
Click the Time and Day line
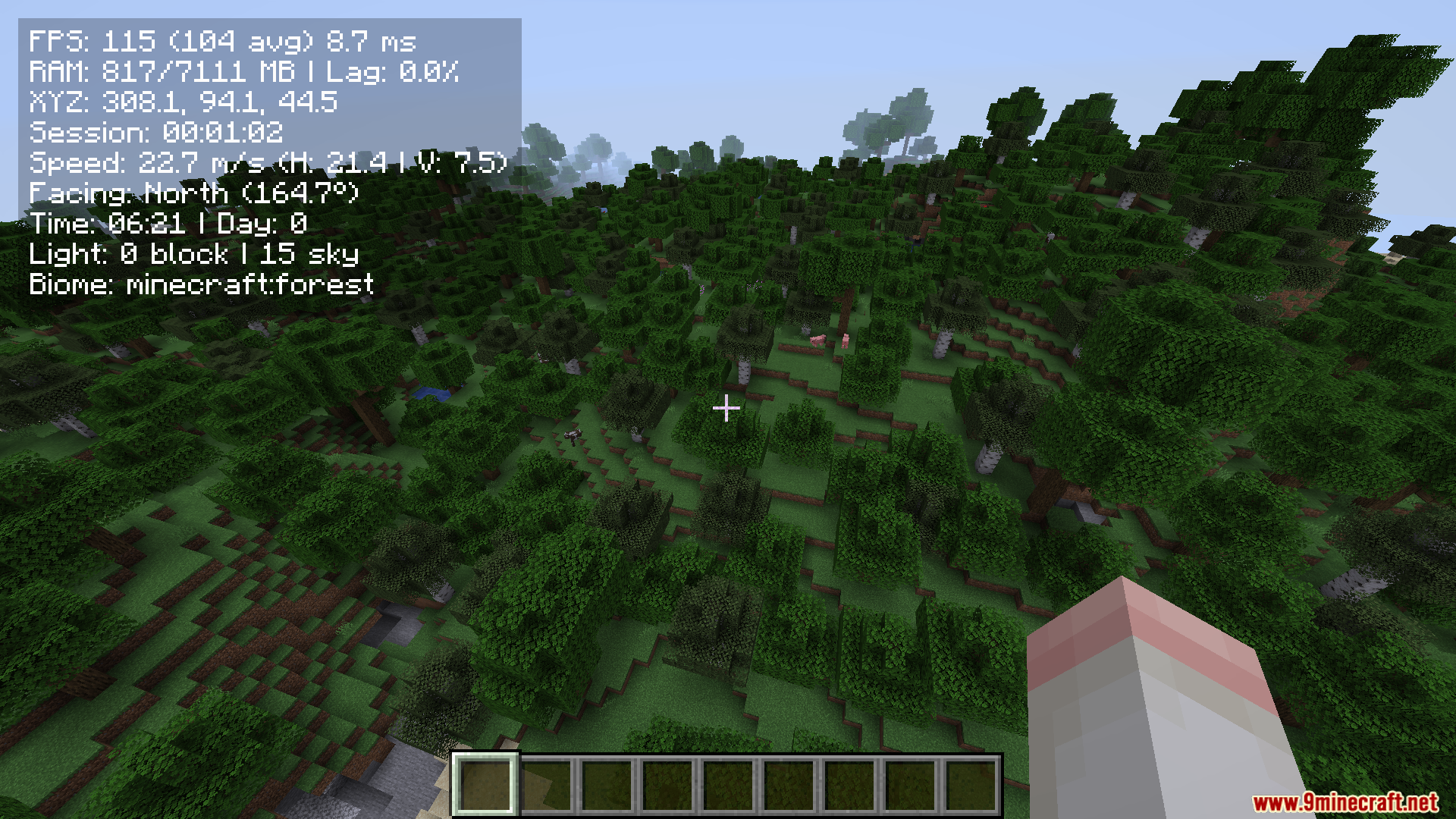[x=168, y=224]
